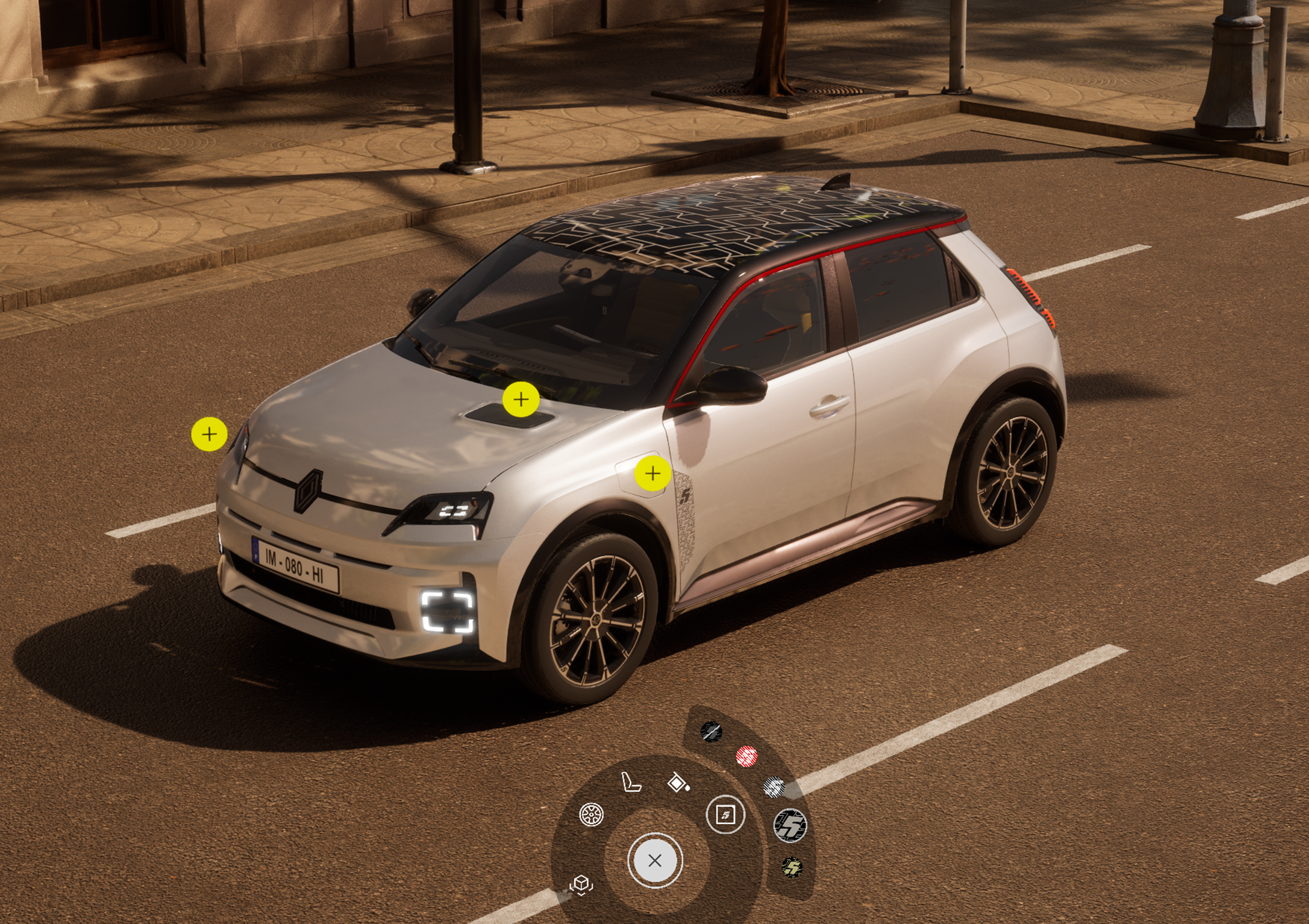This screenshot has width=1309, height=924.
Task: Choose the red striped decal swatch
Action: [747, 756]
